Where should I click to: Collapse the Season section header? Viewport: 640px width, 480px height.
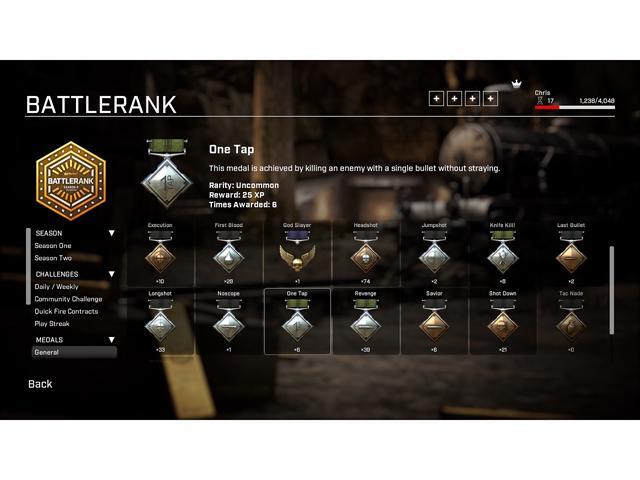click(111, 233)
